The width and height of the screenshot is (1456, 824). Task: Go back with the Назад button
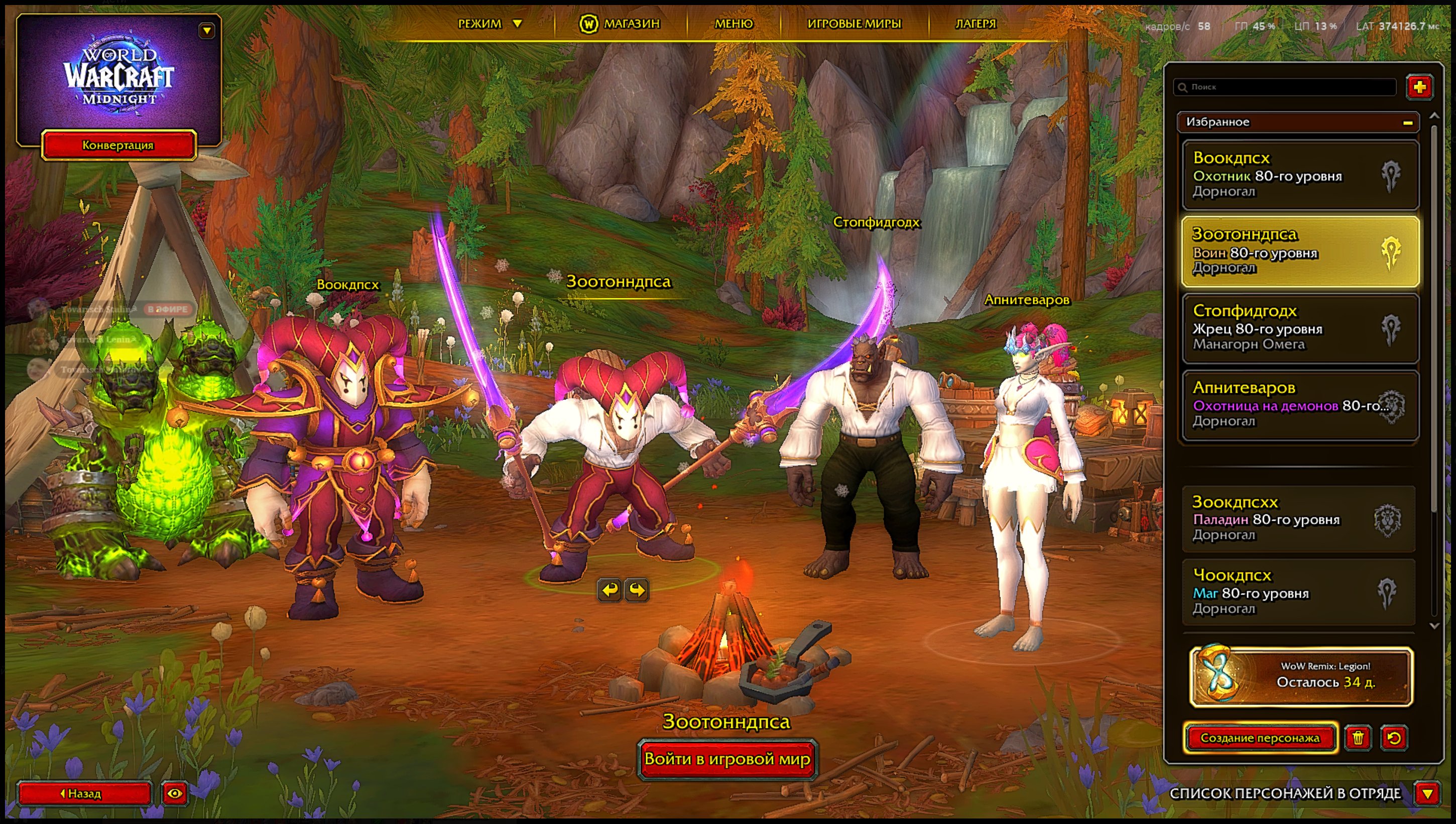[84, 793]
